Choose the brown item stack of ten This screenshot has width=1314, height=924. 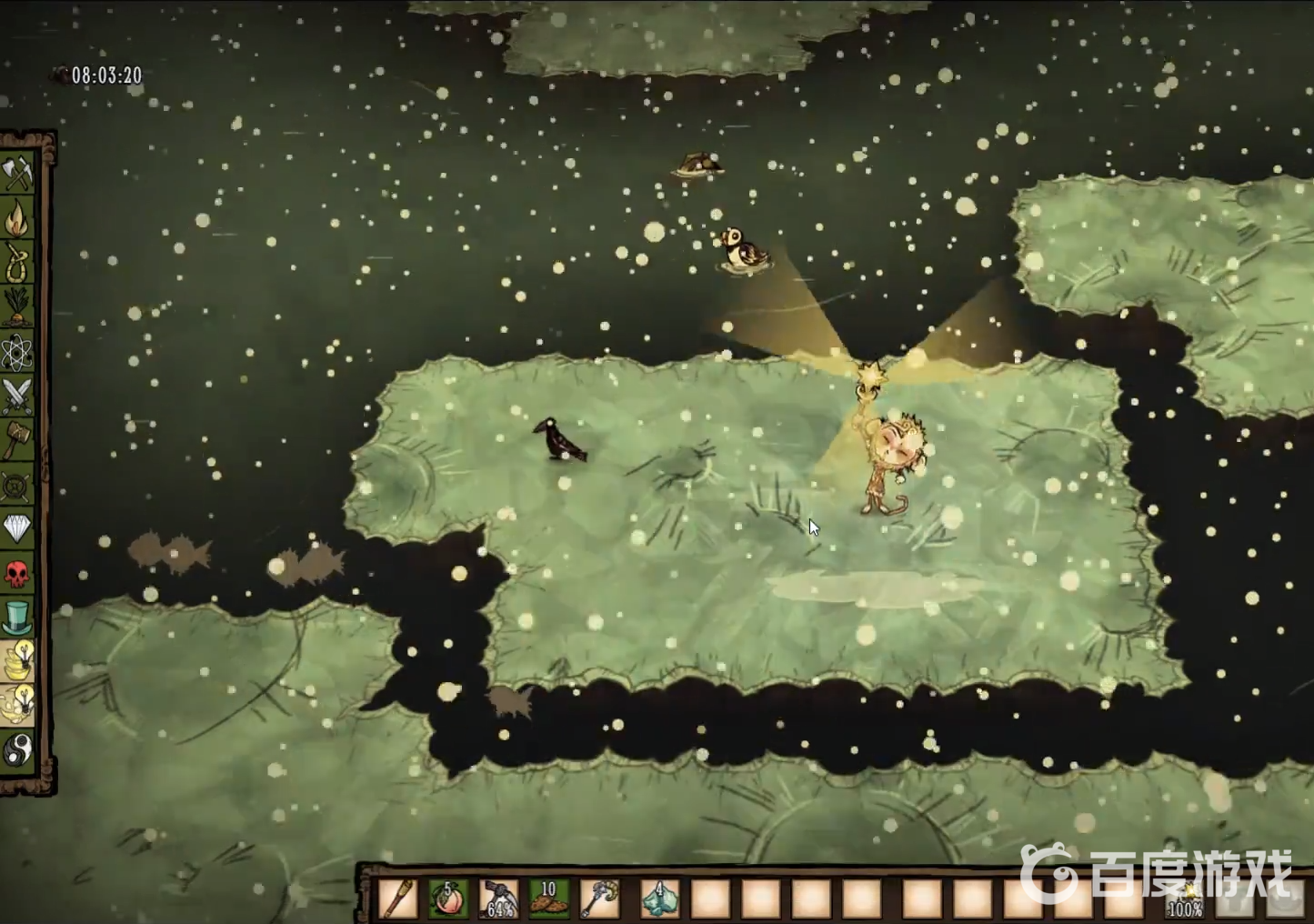coord(549,899)
